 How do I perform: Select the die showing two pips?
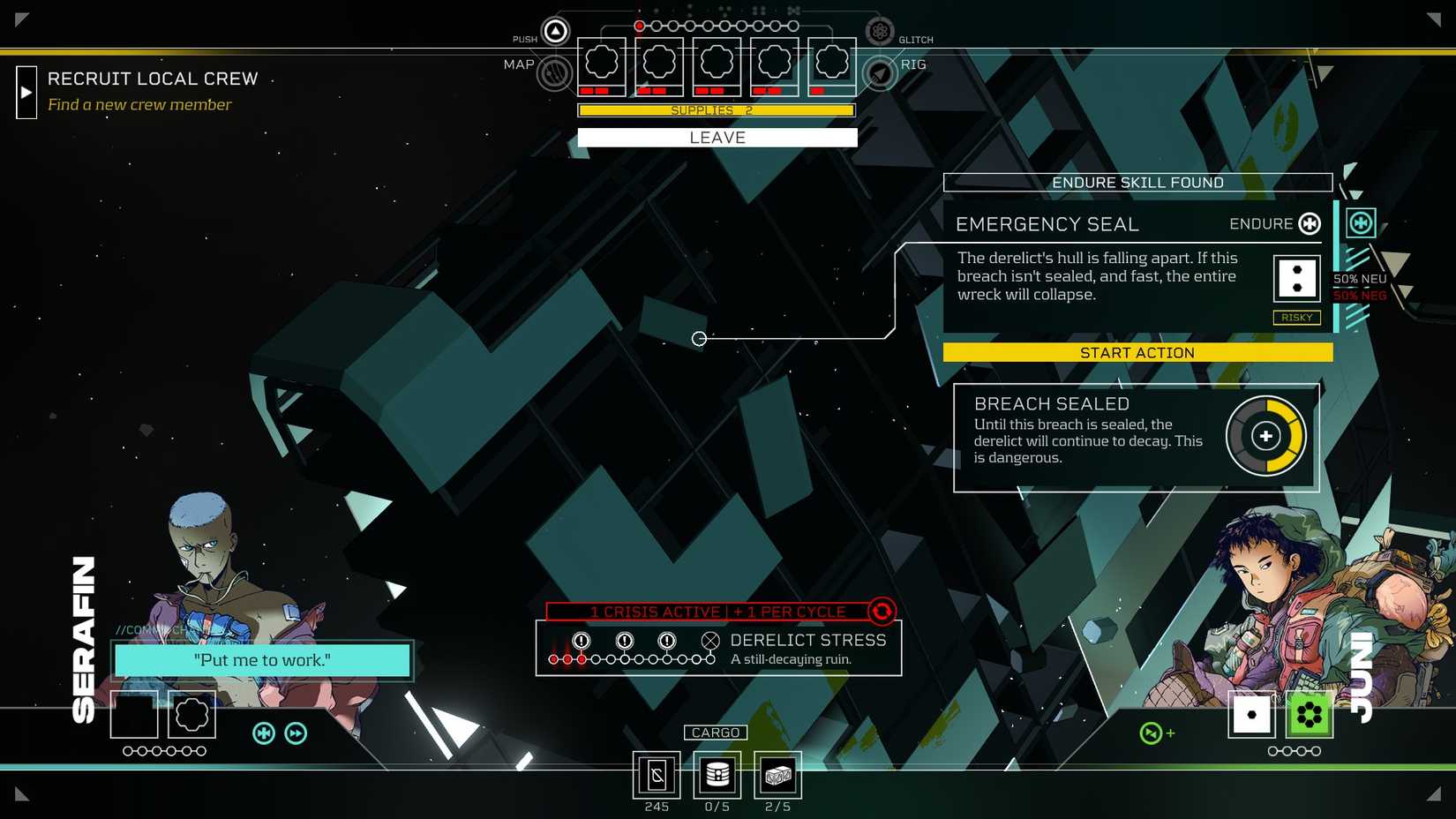point(1296,279)
